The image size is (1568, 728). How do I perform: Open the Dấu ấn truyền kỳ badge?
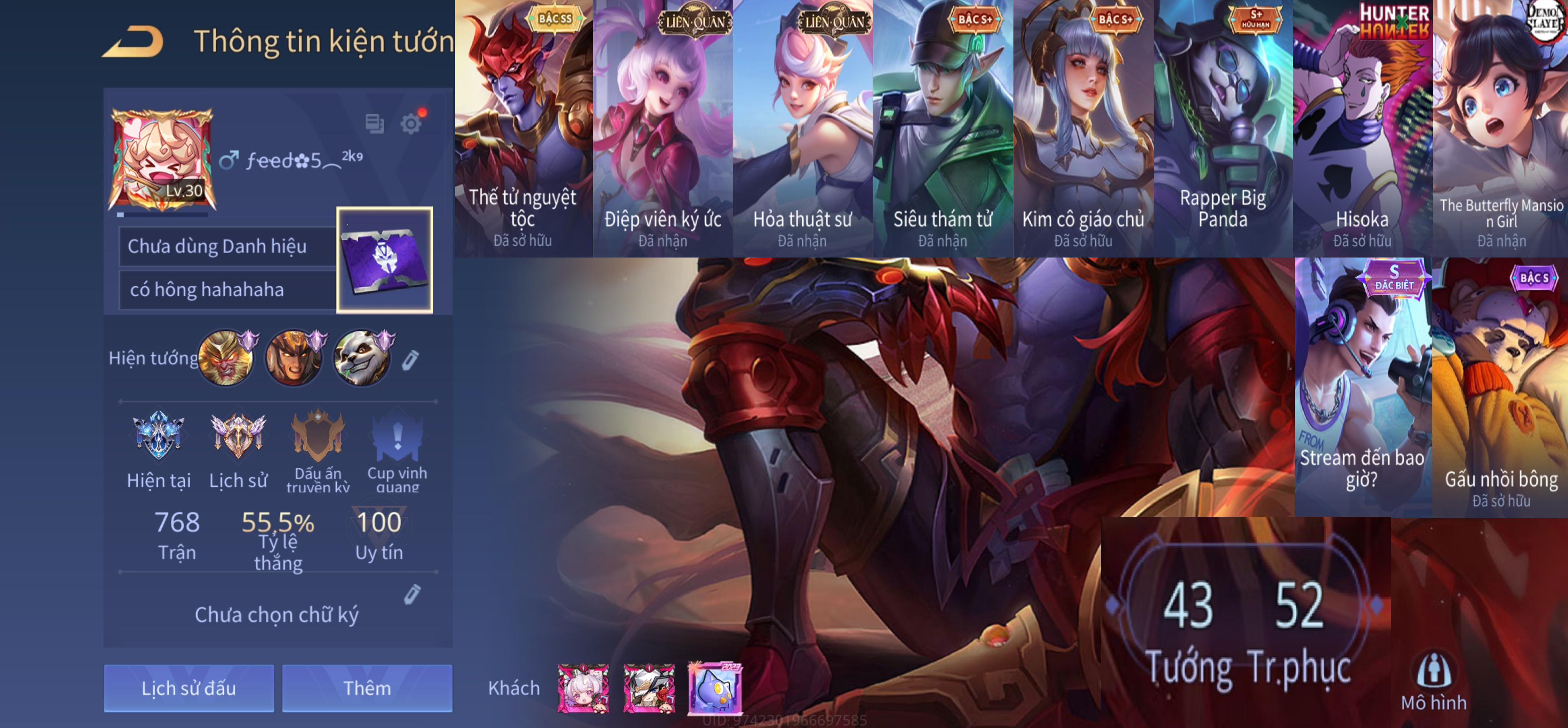coord(318,436)
